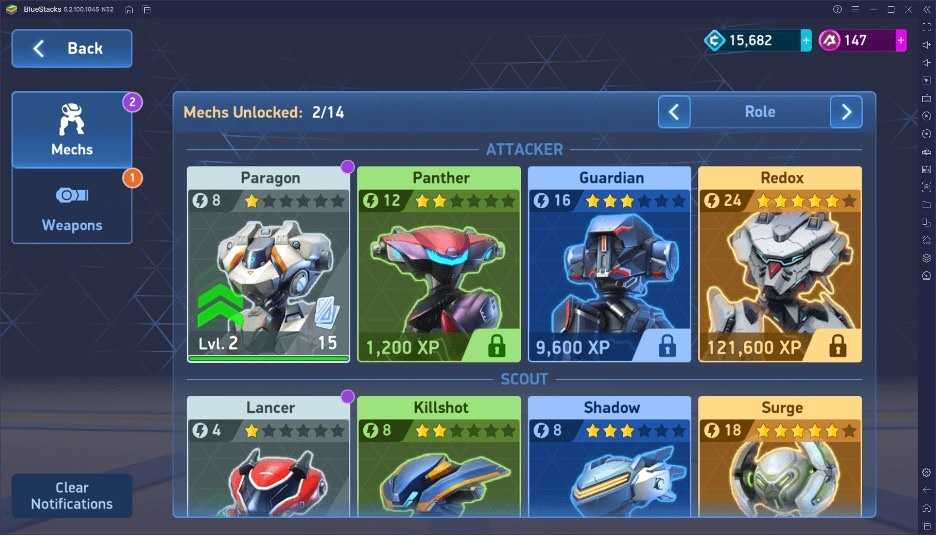Buy more A-coins with the purple plus
Image resolution: width=936 pixels, height=536 pixels.
pyautogui.click(x=901, y=40)
